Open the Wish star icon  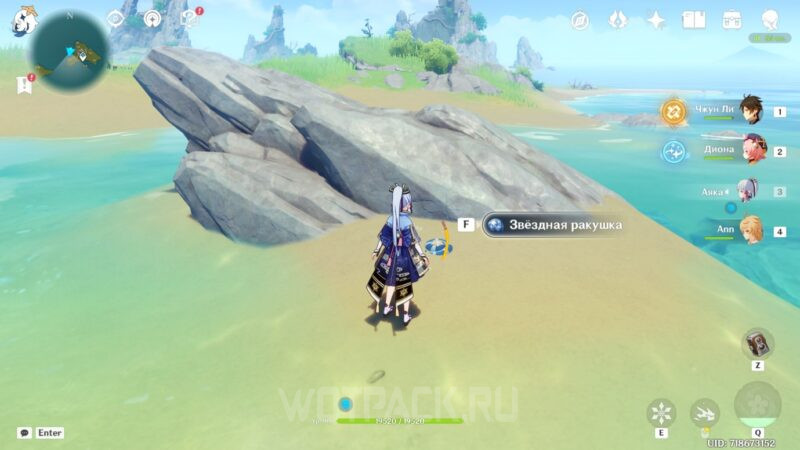656,20
